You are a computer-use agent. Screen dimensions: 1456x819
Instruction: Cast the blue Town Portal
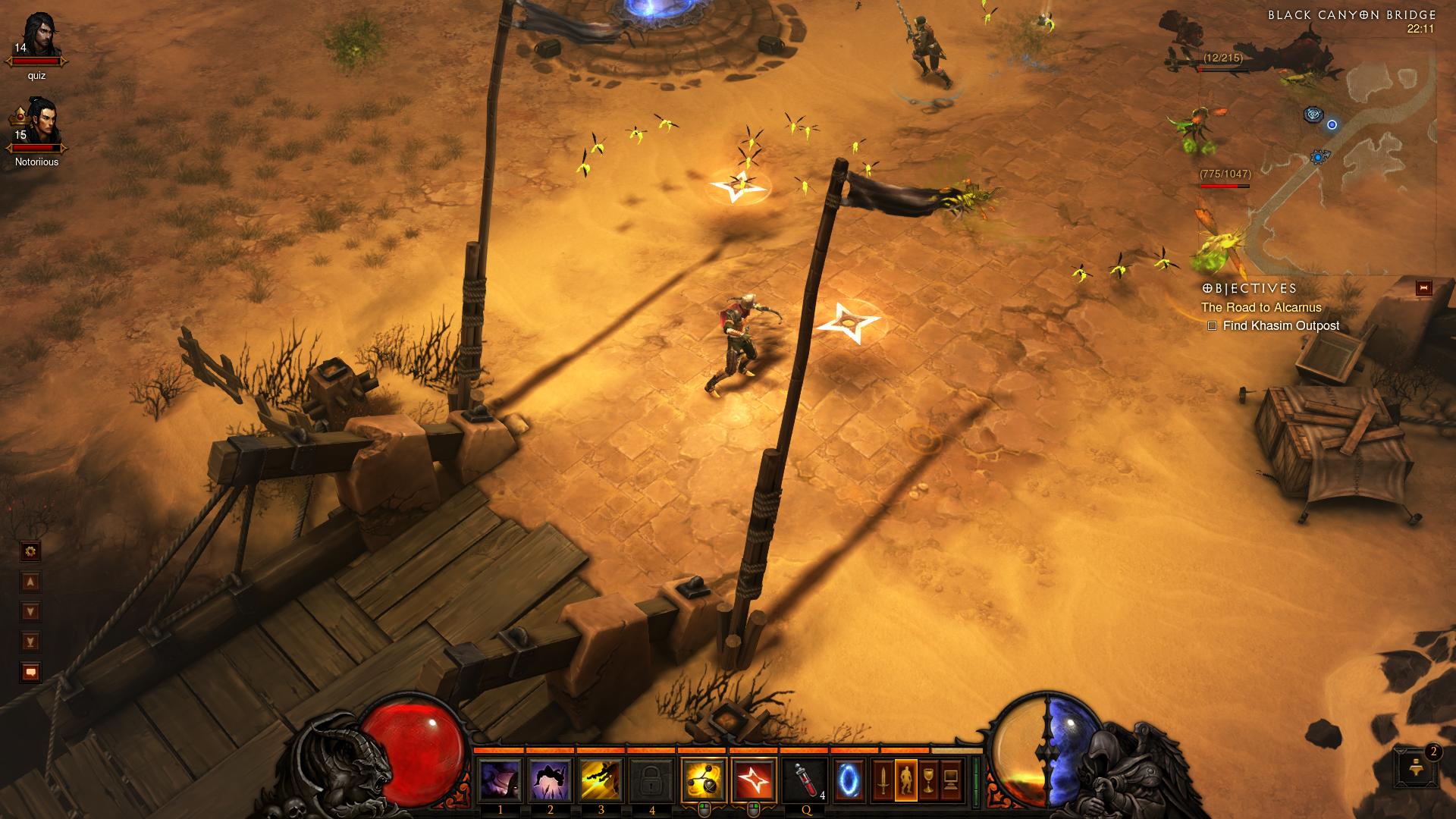[x=848, y=780]
